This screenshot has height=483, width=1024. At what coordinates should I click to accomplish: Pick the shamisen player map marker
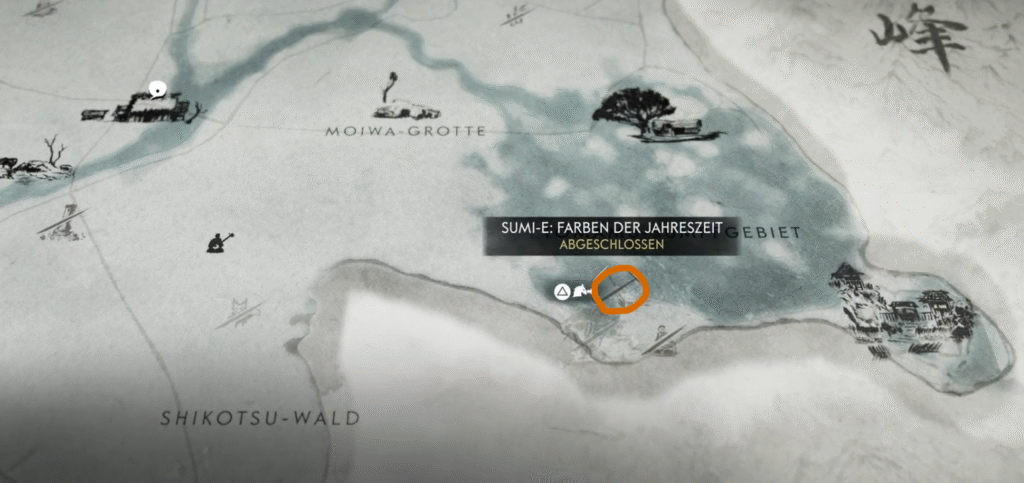[x=219, y=241]
